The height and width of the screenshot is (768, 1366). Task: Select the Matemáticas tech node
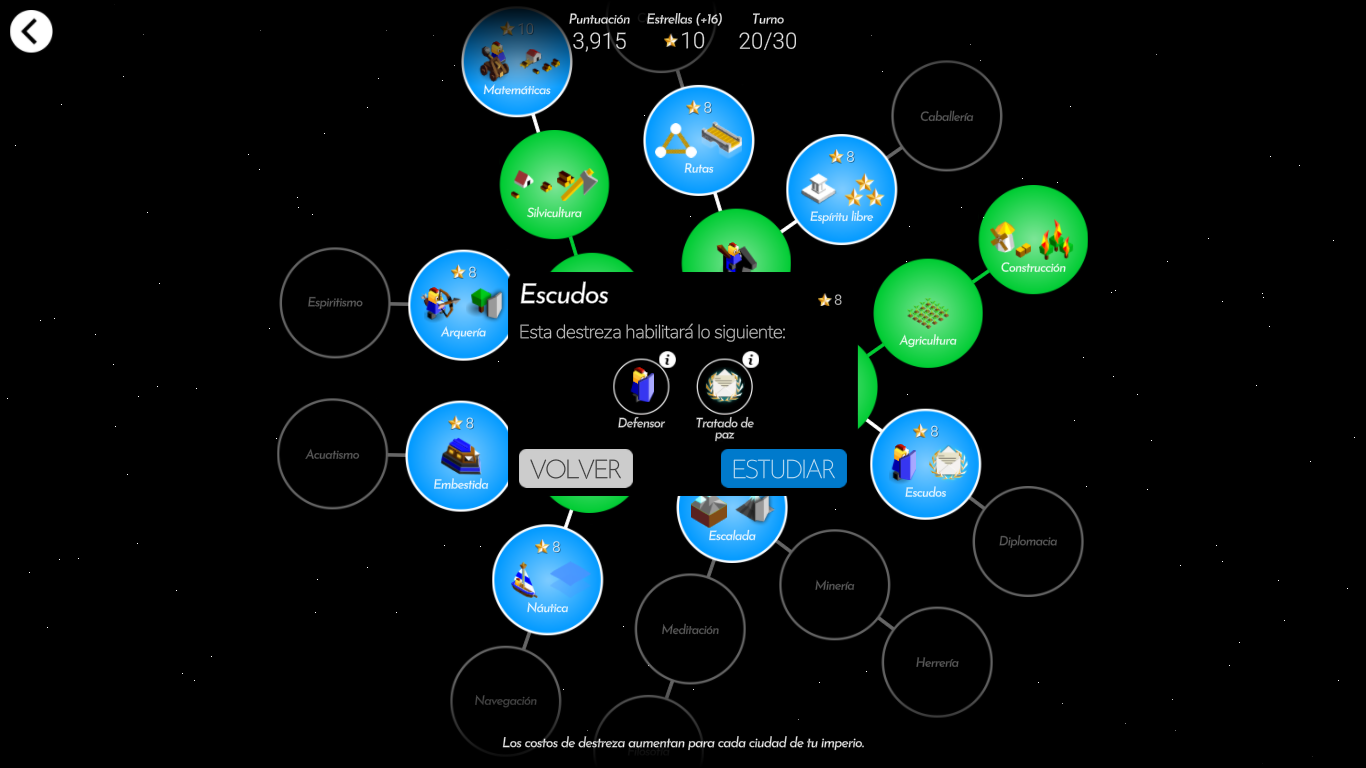point(516,62)
